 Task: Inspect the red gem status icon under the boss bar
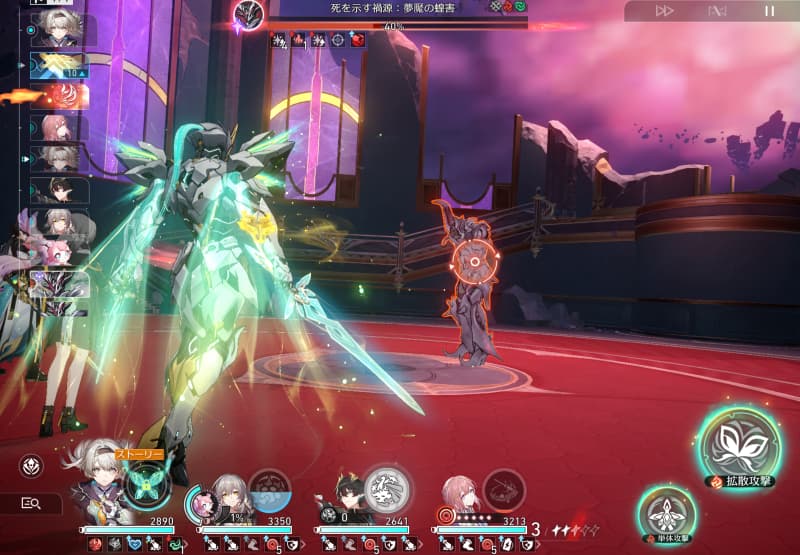pos(358,40)
